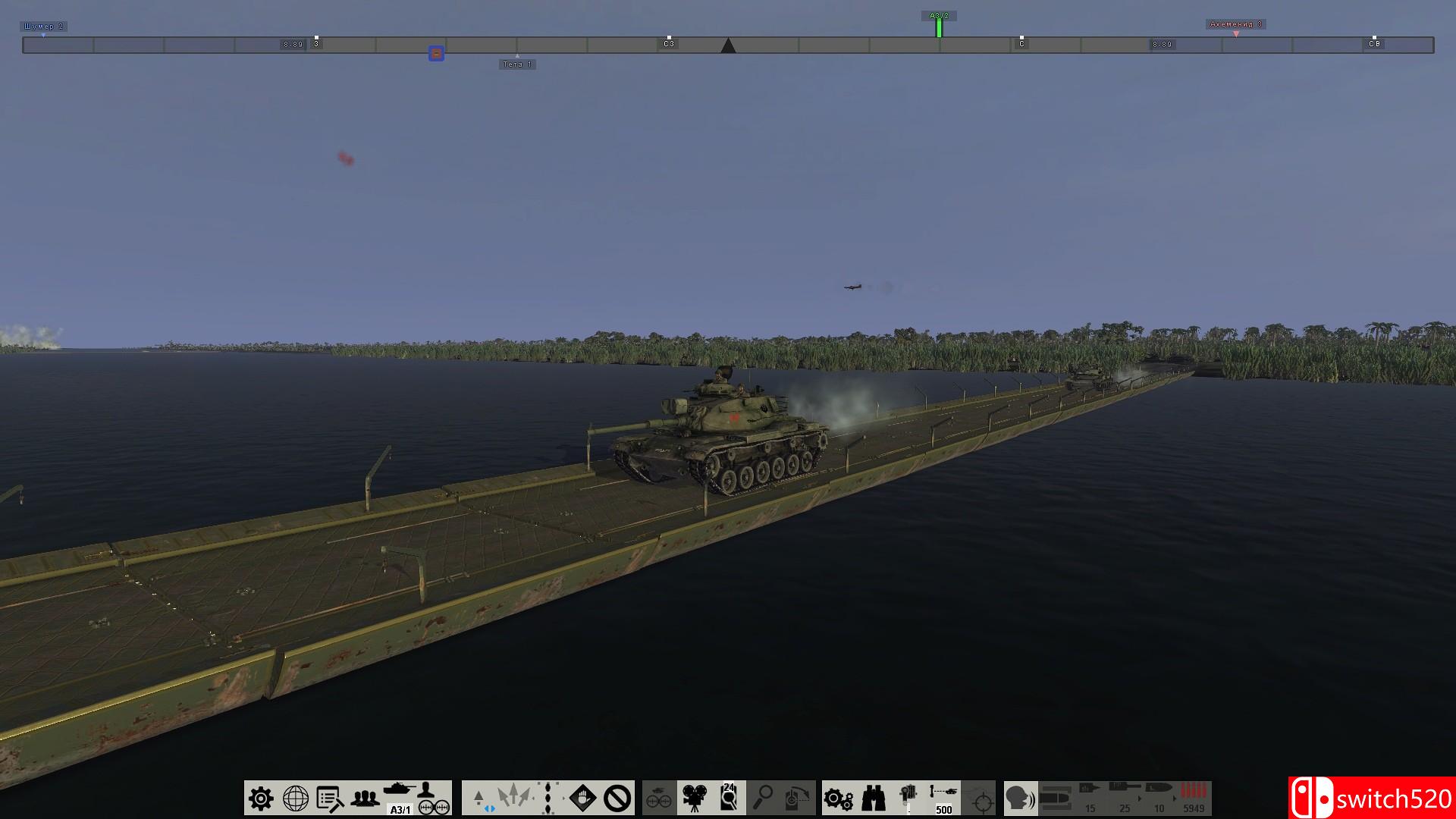Open the binoculars observation icon
Screen dimensions: 1456x819
click(872, 798)
